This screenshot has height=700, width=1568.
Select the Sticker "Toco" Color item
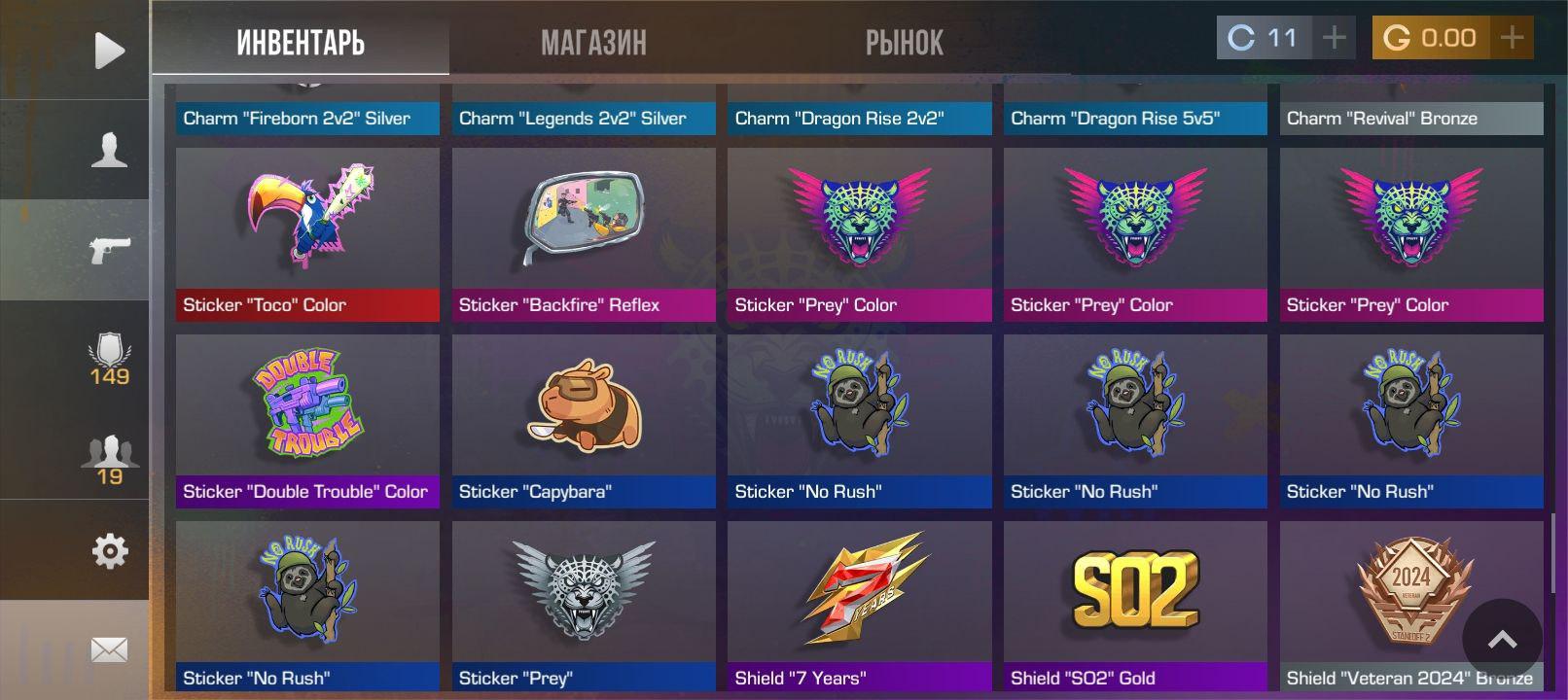[x=307, y=234]
